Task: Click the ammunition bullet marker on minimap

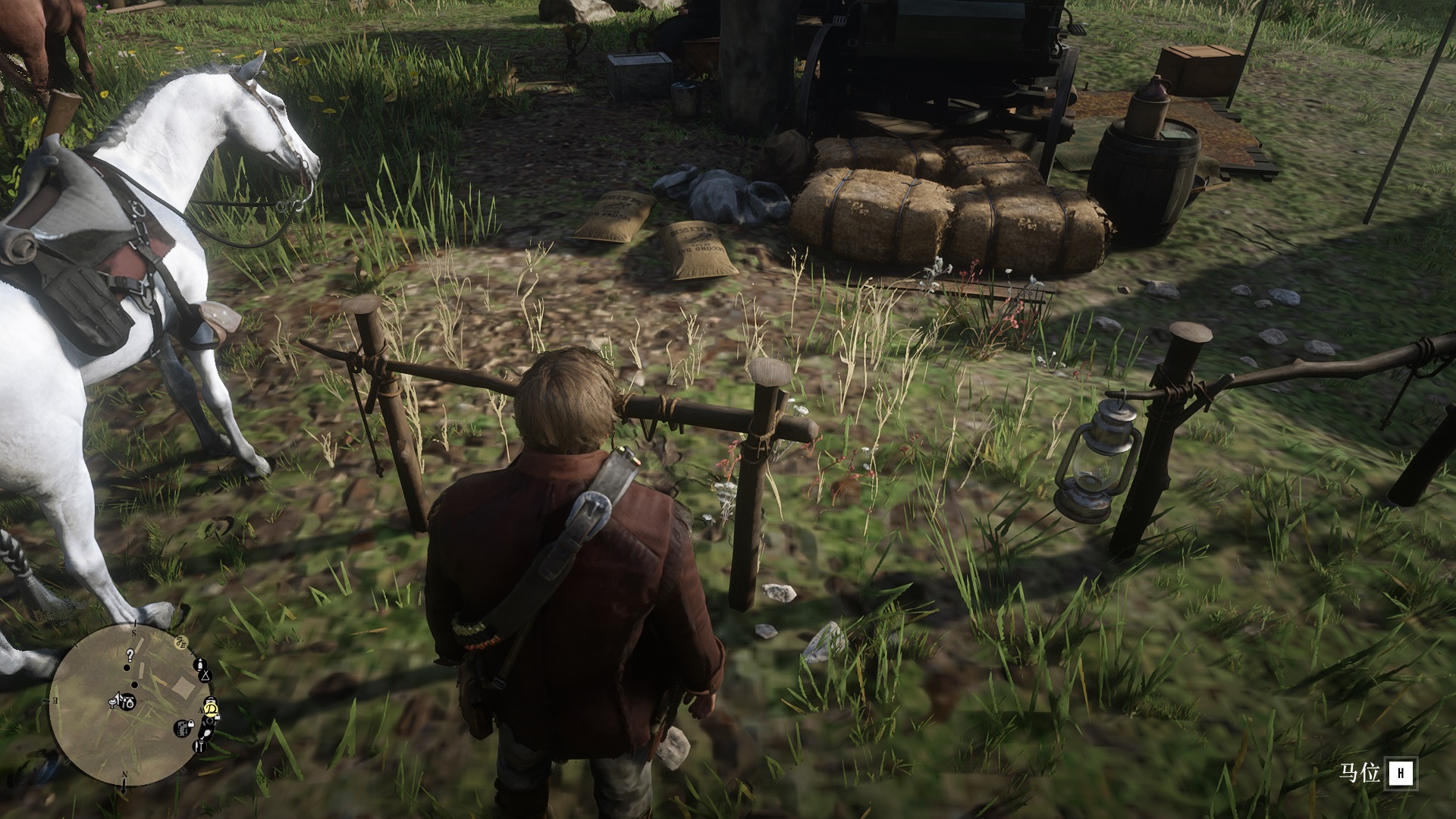Action: (x=200, y=664)
